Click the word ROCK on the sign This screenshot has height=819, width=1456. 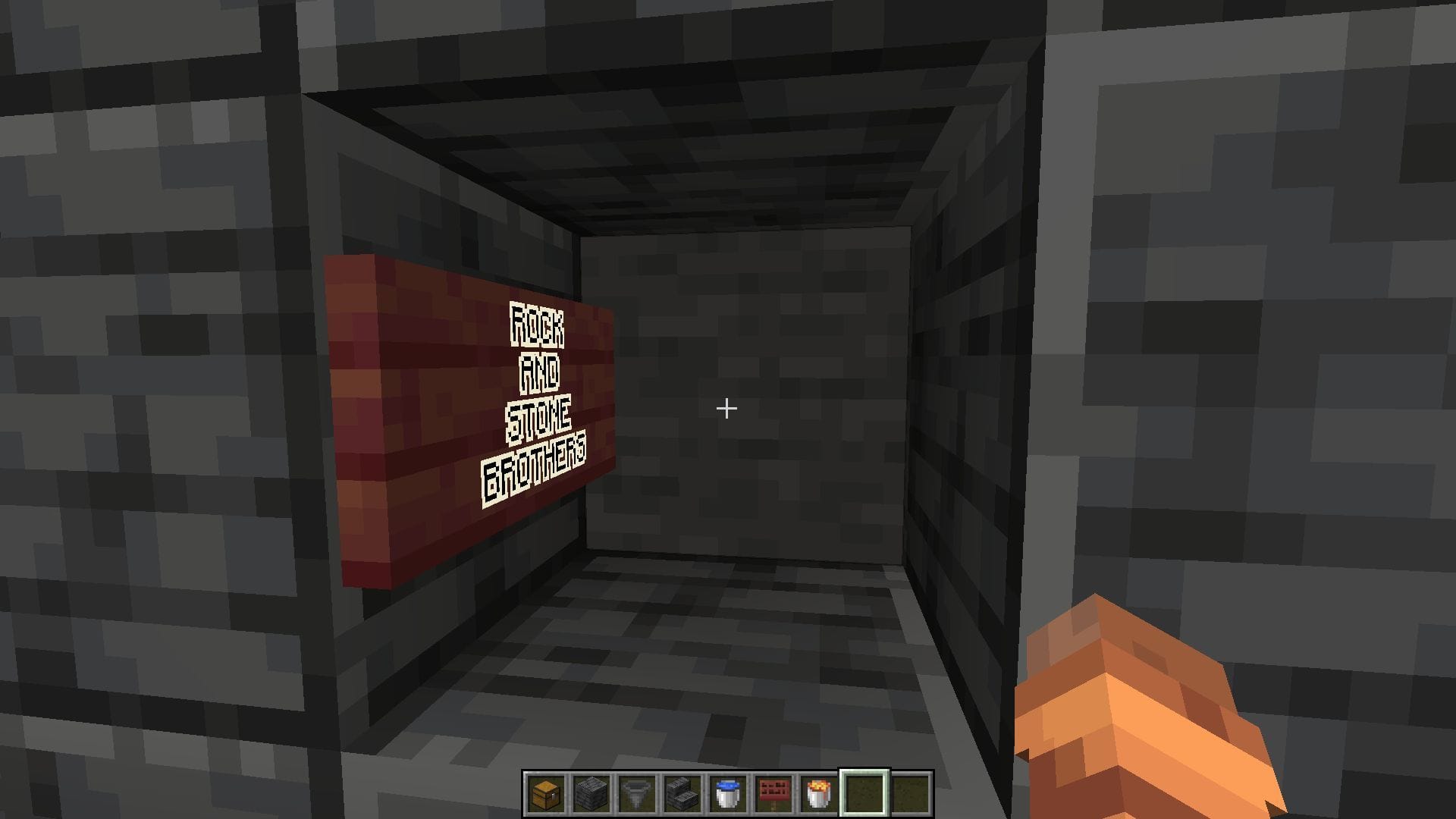click(x=536, y=326)
